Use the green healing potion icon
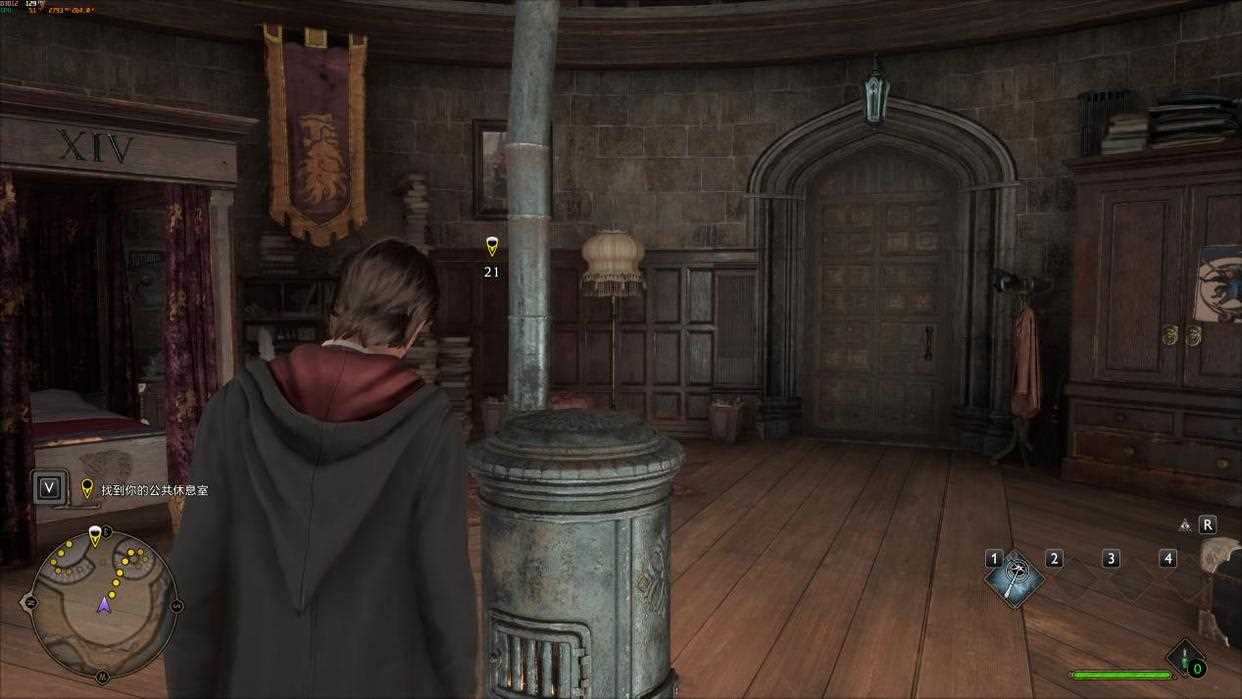Viewport: 1242px width, 699px height. (1186, 659)
